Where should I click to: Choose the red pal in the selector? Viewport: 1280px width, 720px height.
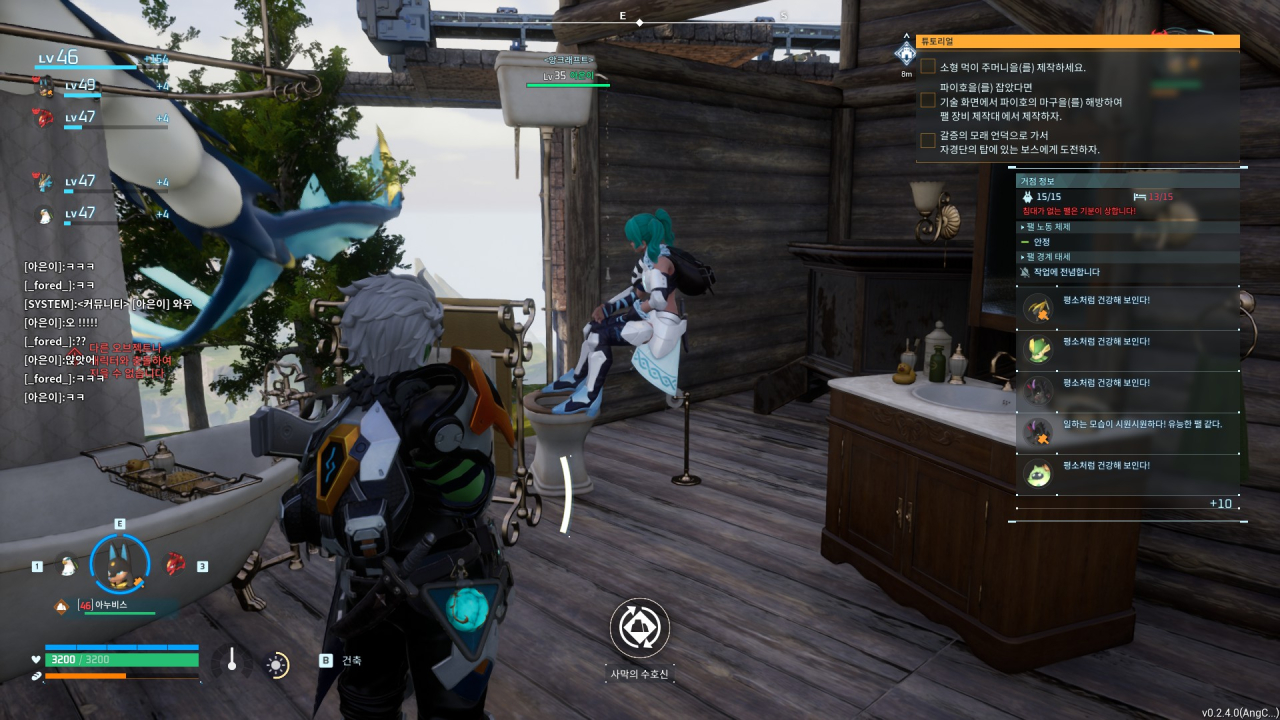click(175, 564)
